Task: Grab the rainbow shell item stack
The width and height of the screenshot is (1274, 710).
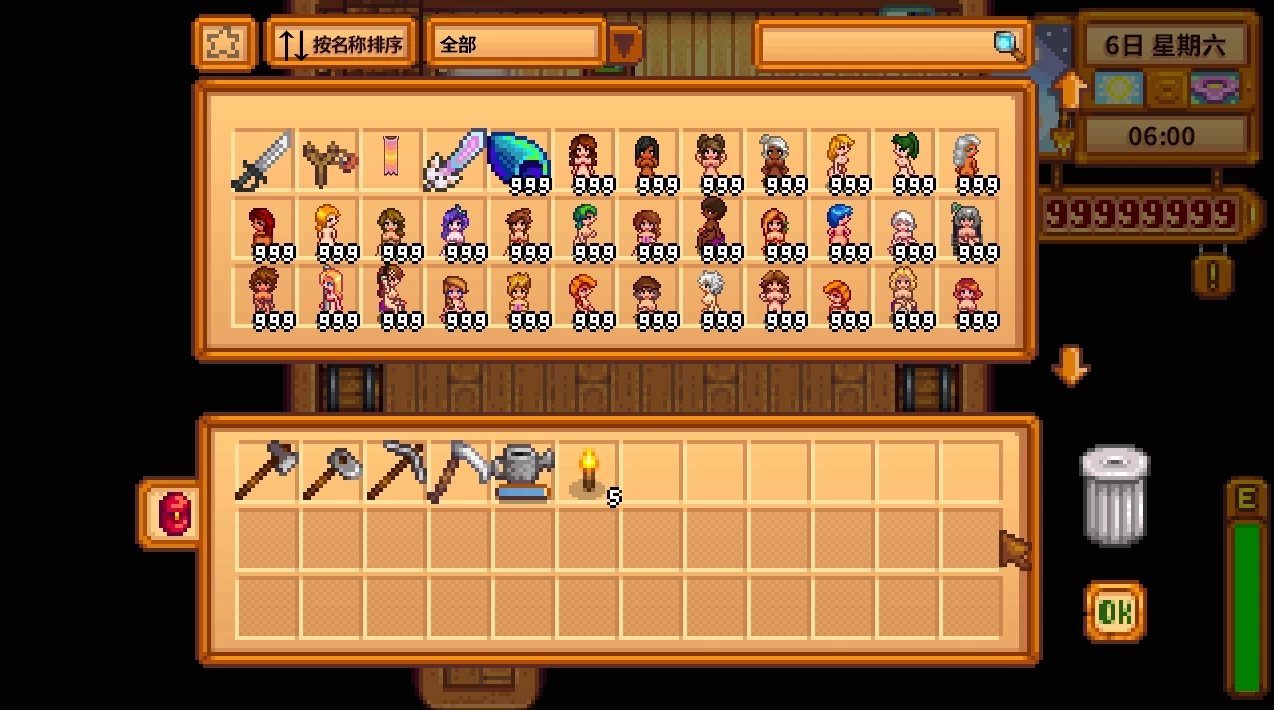Action: click(518, 160)
